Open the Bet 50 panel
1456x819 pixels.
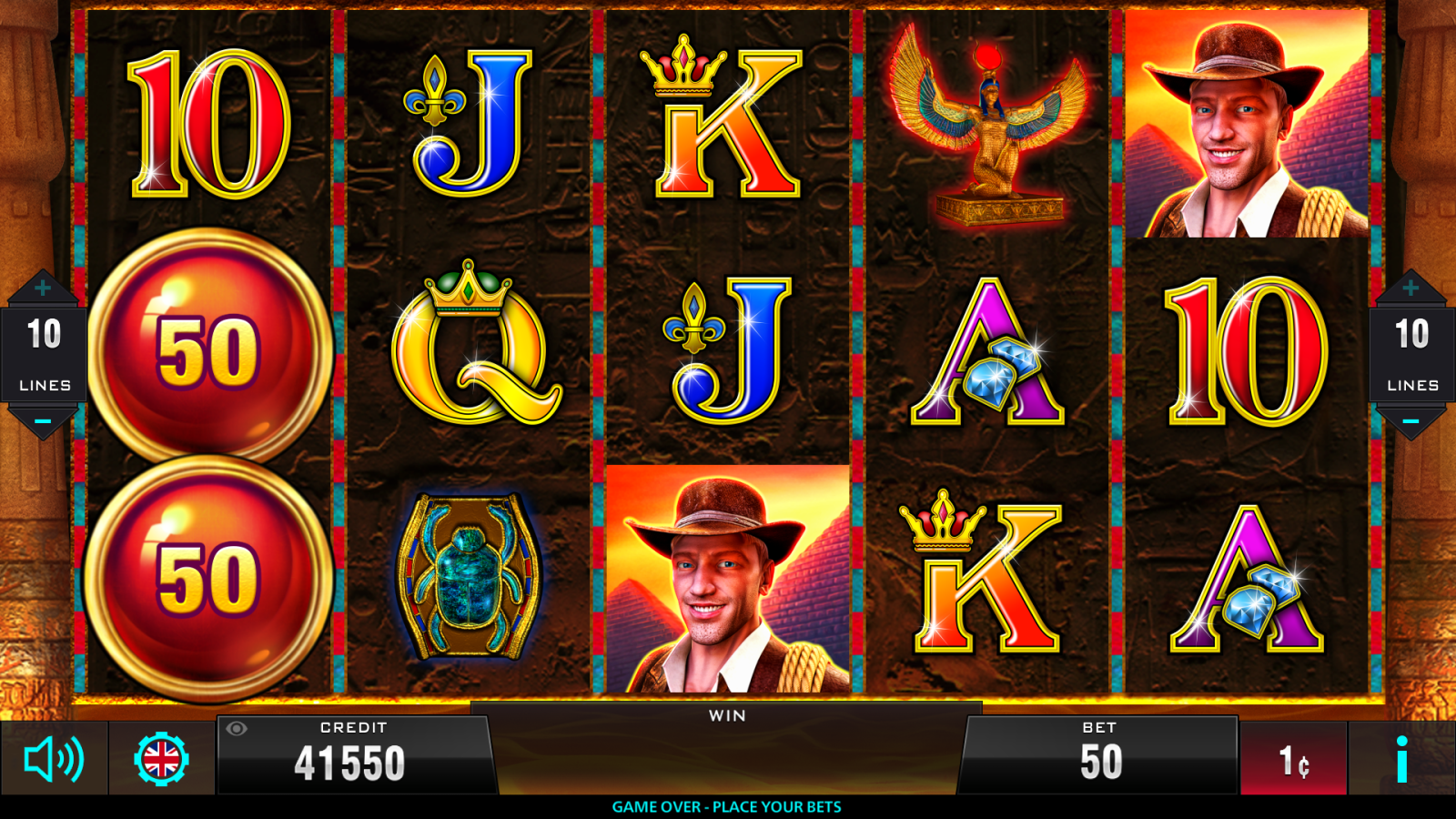tap(1099, 755)
